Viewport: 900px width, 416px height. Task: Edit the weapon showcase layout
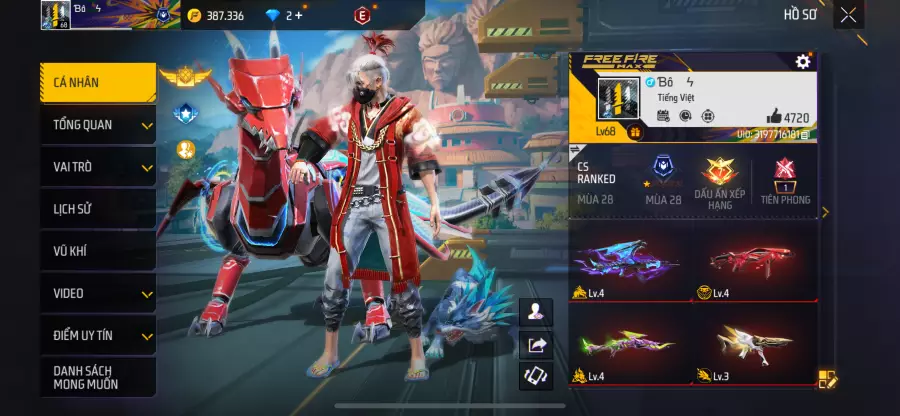tap(827, 379)
